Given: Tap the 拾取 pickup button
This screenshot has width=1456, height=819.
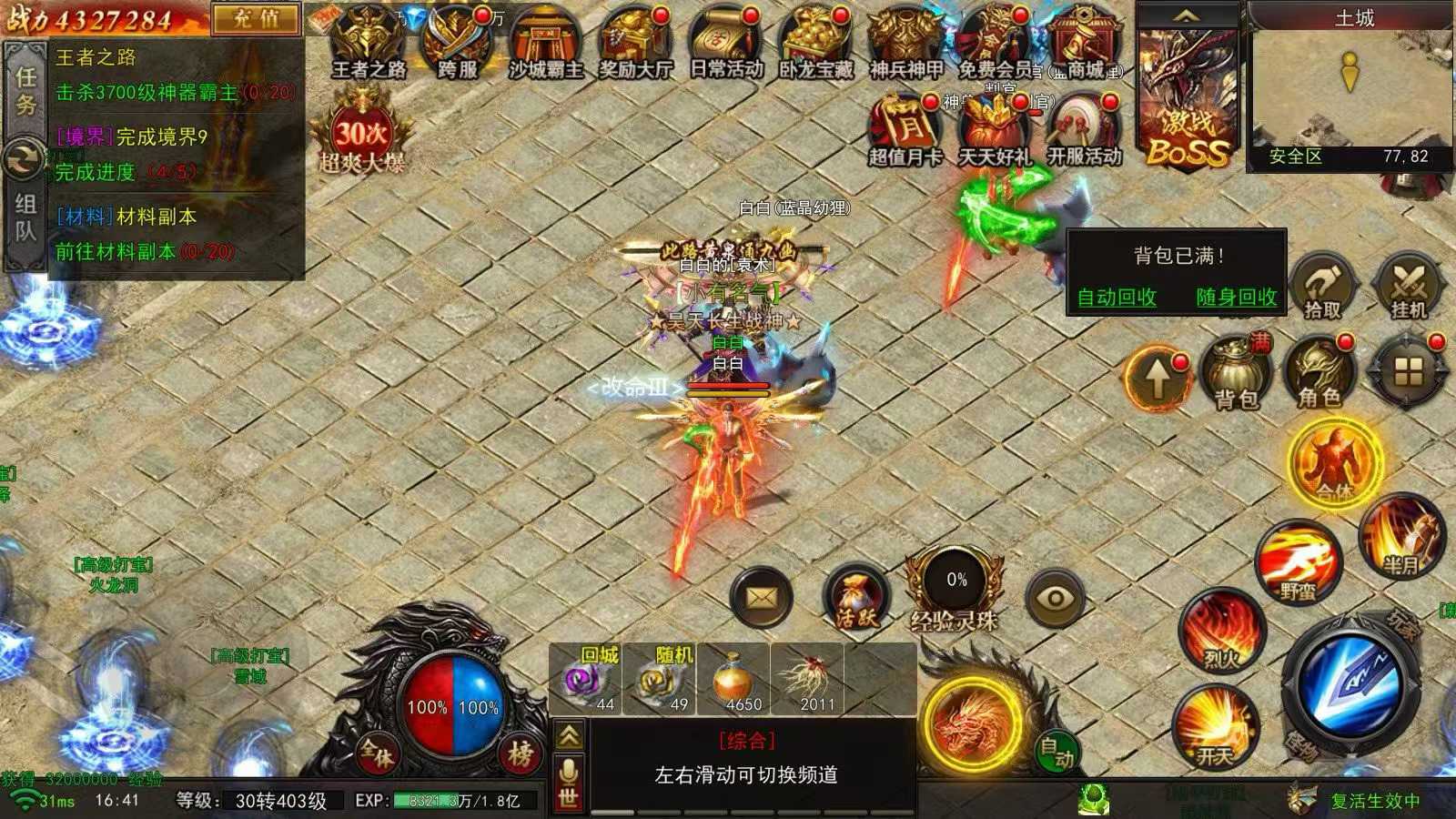Looking at the screenshot, I should click(x=1322, y=286).
